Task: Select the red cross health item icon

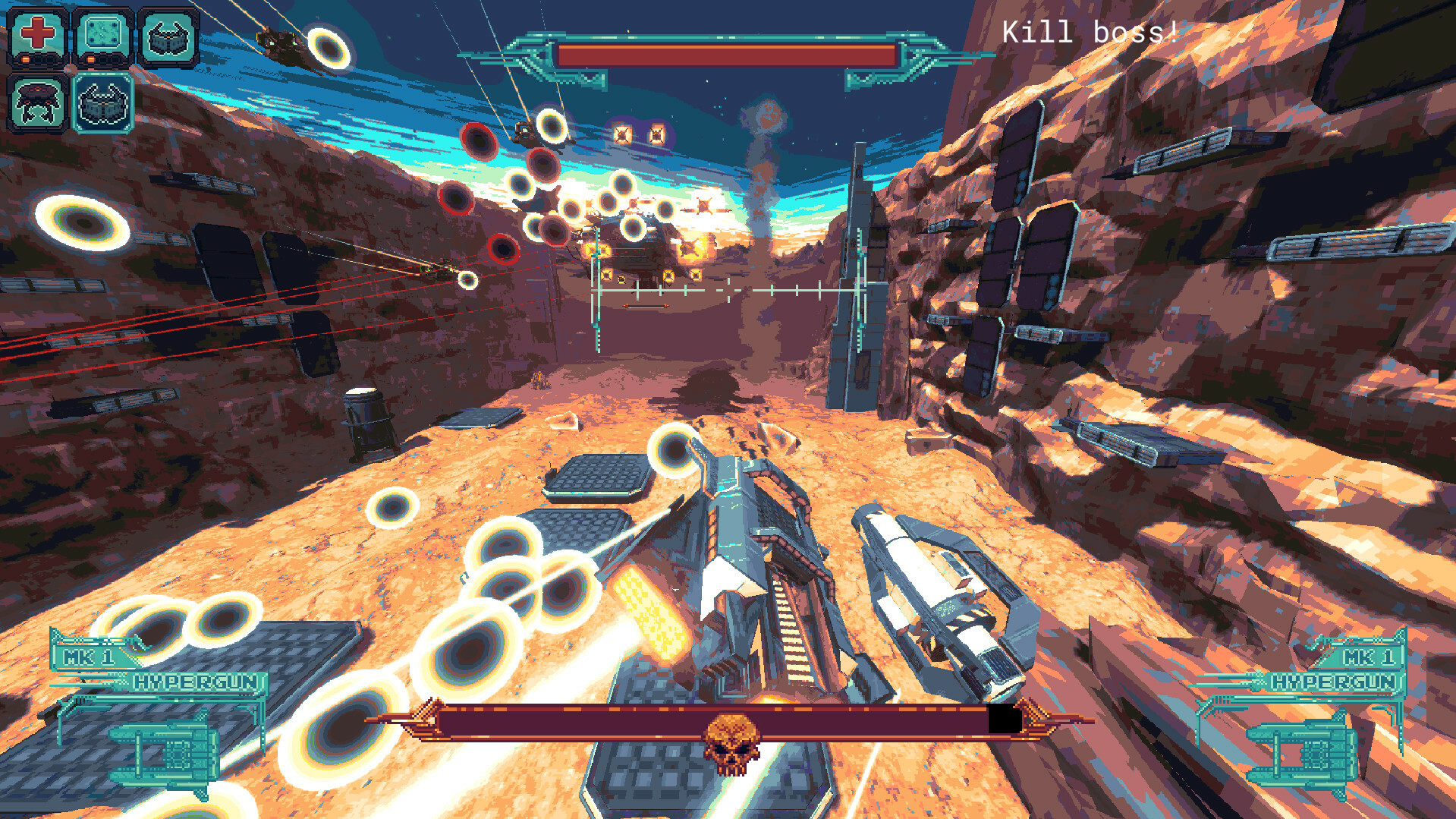Action: pyautogui.click(x=37, y=32)
